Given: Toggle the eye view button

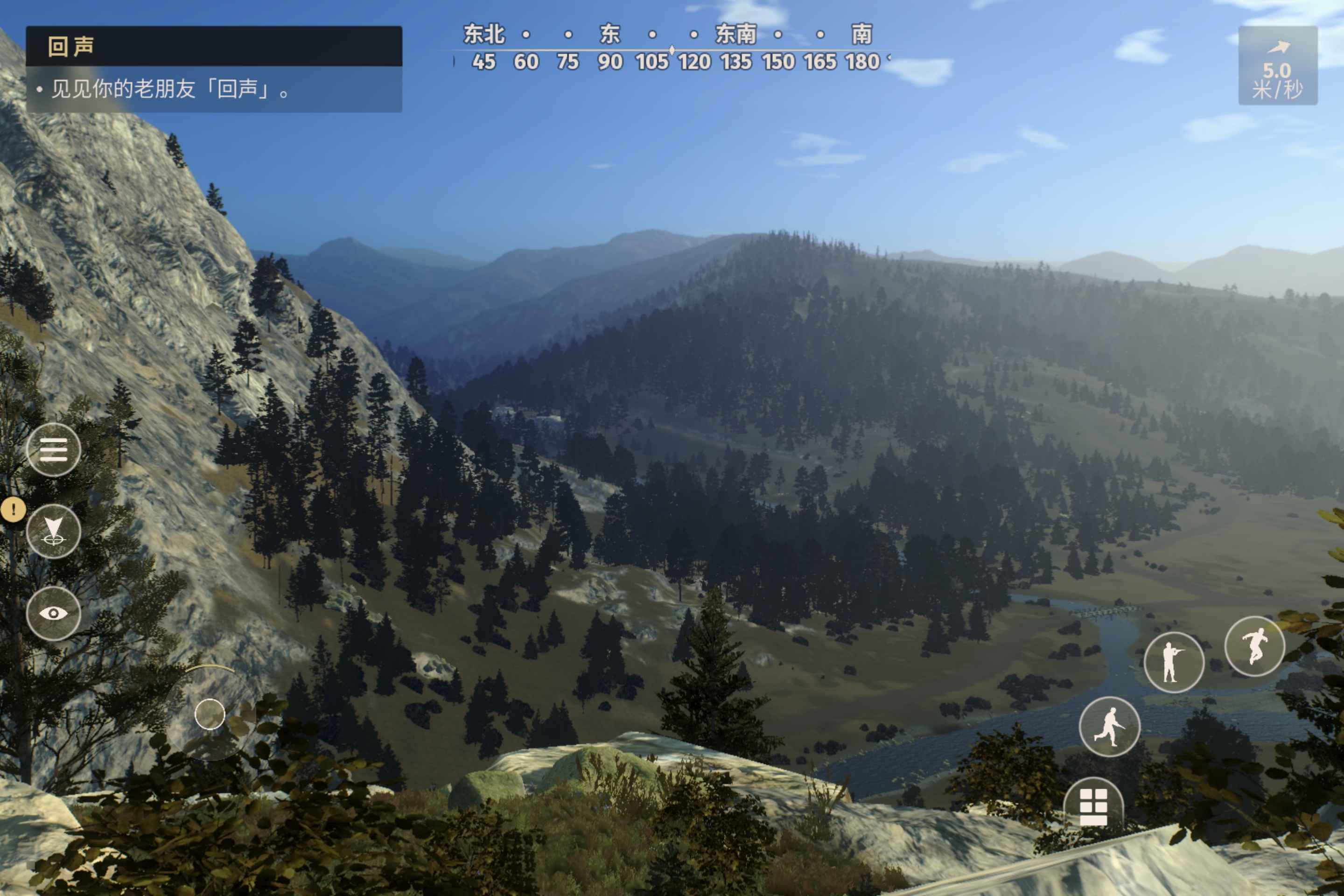Looking at the screenshot, I should click(x=54, y=613).
